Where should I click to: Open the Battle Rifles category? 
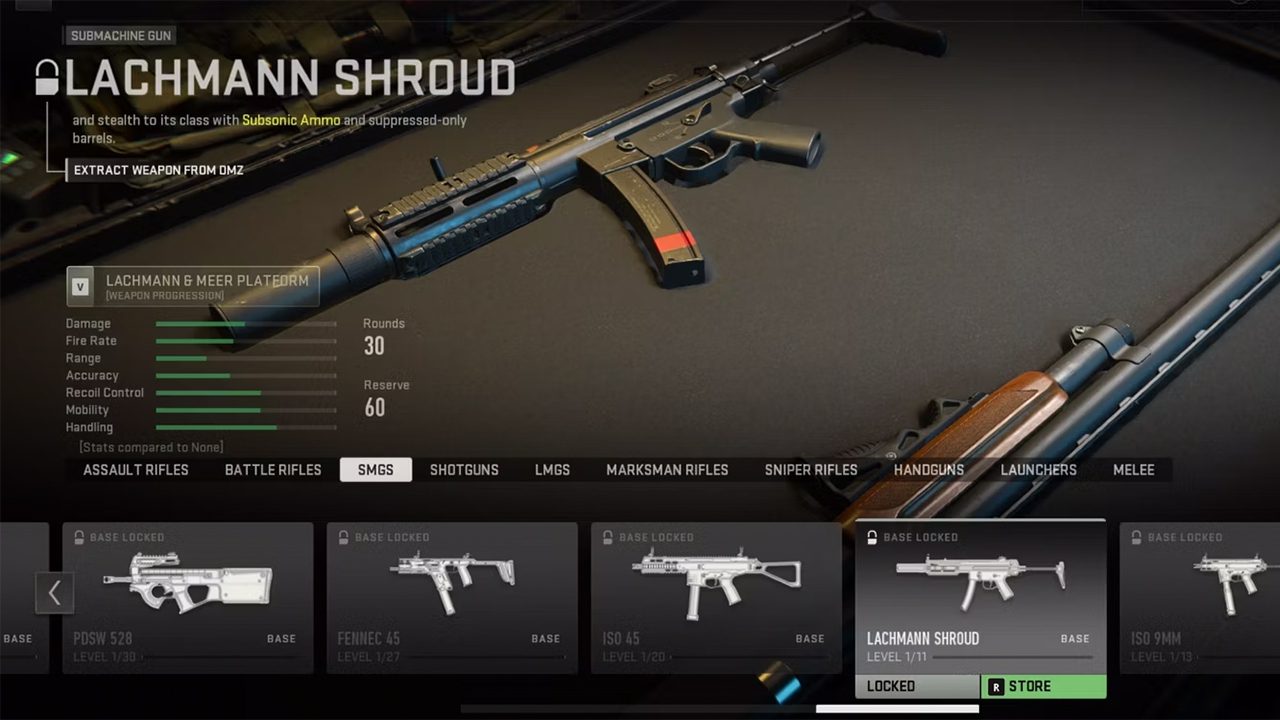[x=273, y=470]
